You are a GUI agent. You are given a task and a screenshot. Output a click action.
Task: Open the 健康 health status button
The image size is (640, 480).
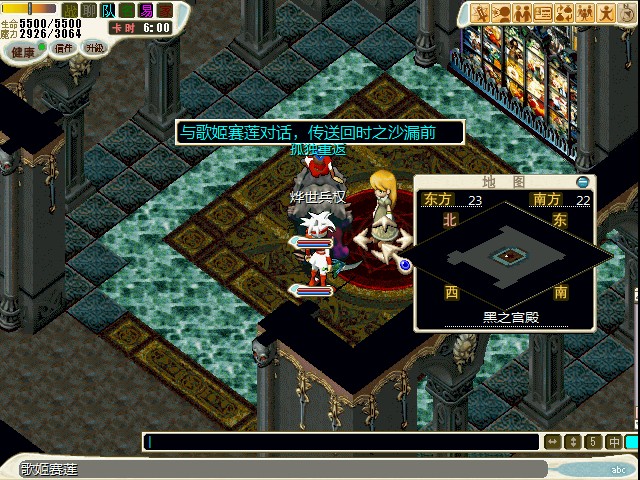(x=24, y=49)
